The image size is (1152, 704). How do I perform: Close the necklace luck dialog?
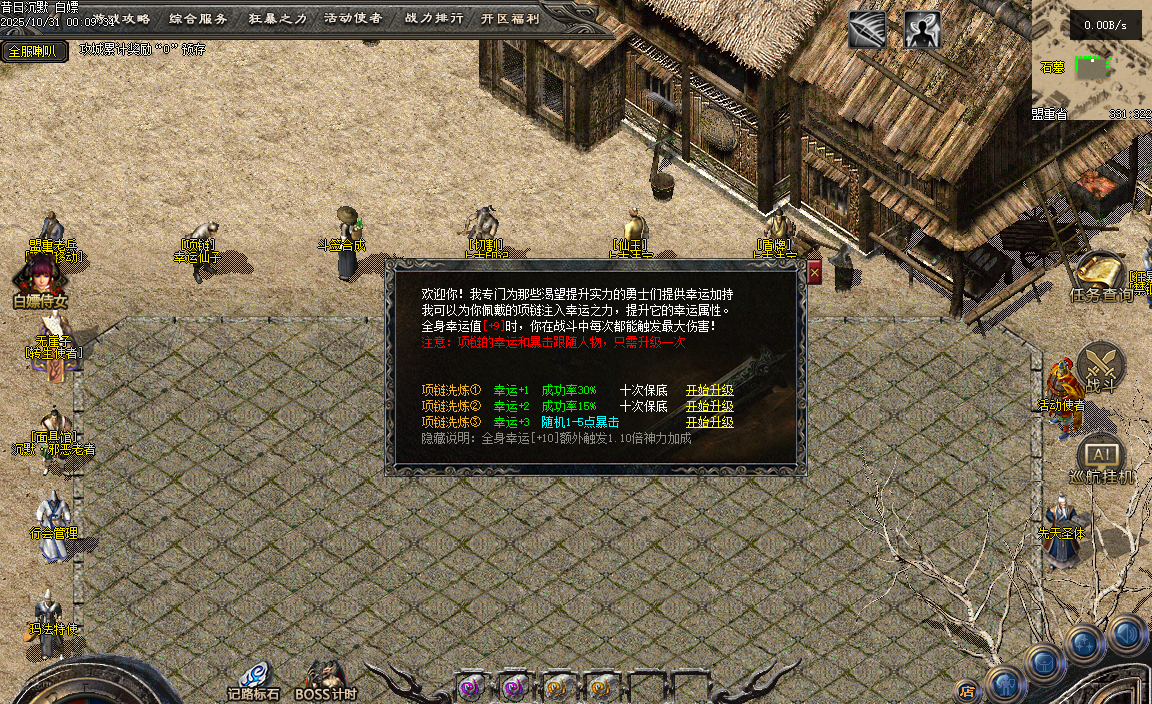pyautogui.click(x=814, y=272)
